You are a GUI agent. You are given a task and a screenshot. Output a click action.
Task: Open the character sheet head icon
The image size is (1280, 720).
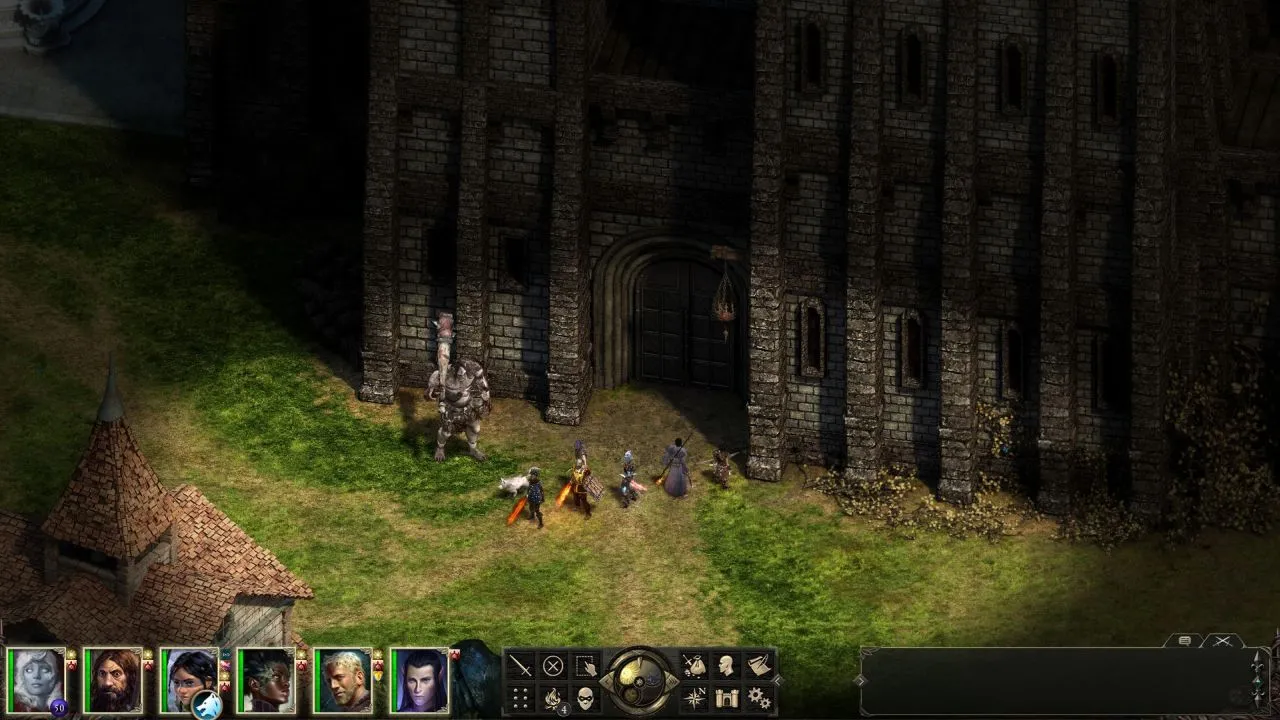click(726, 665)
